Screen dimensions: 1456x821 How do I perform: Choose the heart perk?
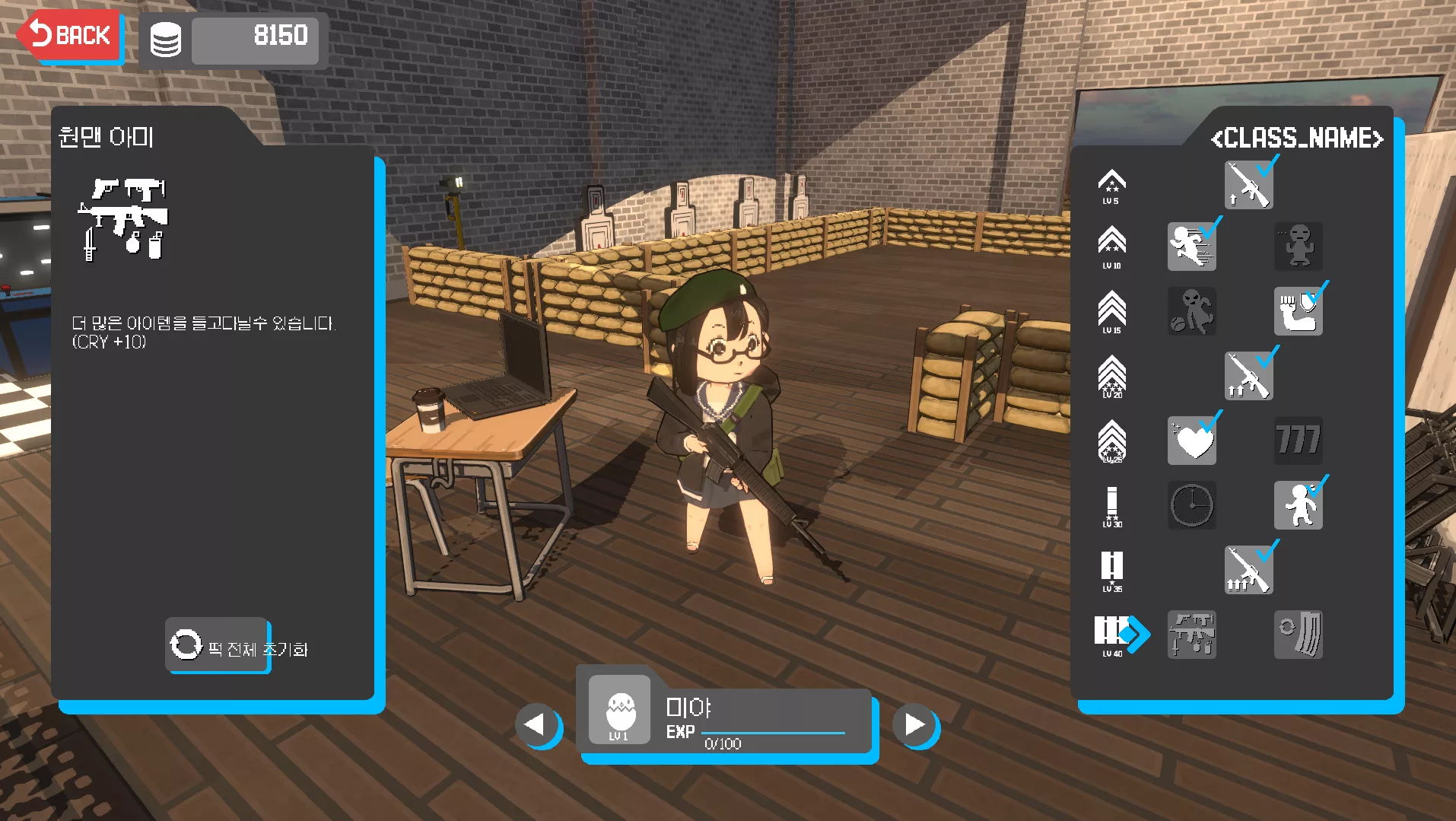(x=1191, y=441)
